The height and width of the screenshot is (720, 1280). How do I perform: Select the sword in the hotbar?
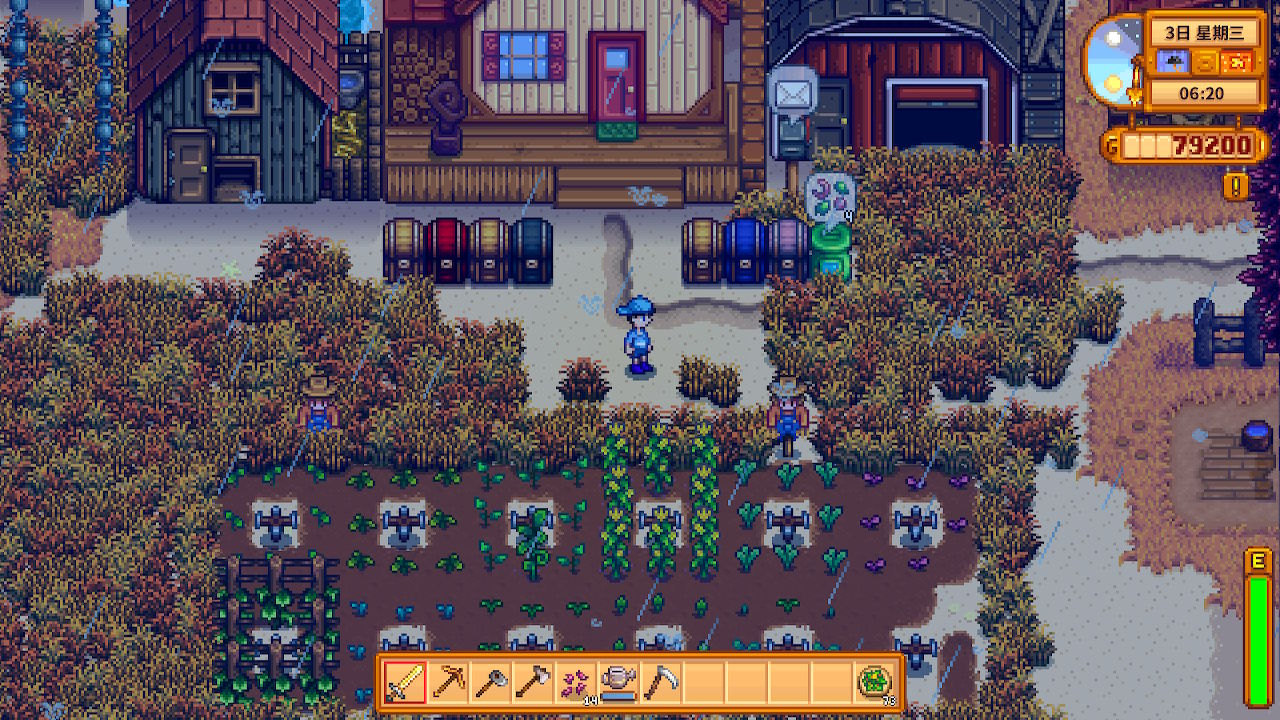point(406,682)
